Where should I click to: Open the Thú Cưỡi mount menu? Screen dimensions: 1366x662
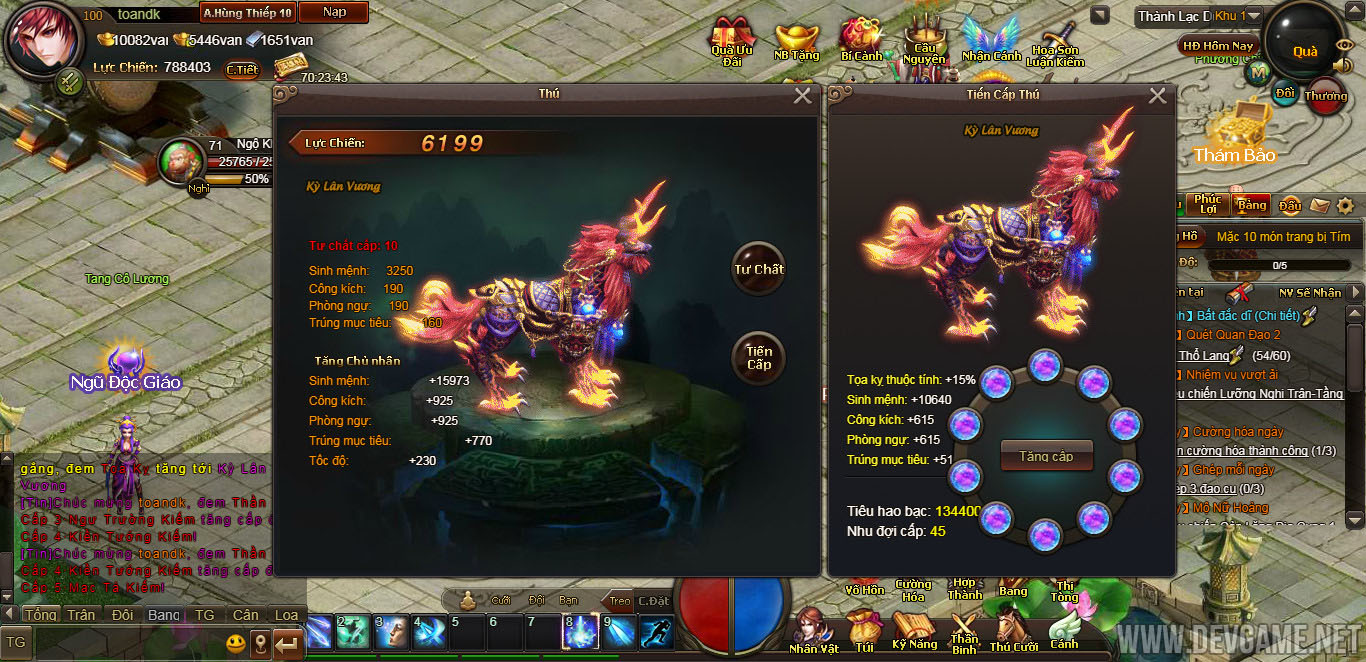(x=1014, y=629)
